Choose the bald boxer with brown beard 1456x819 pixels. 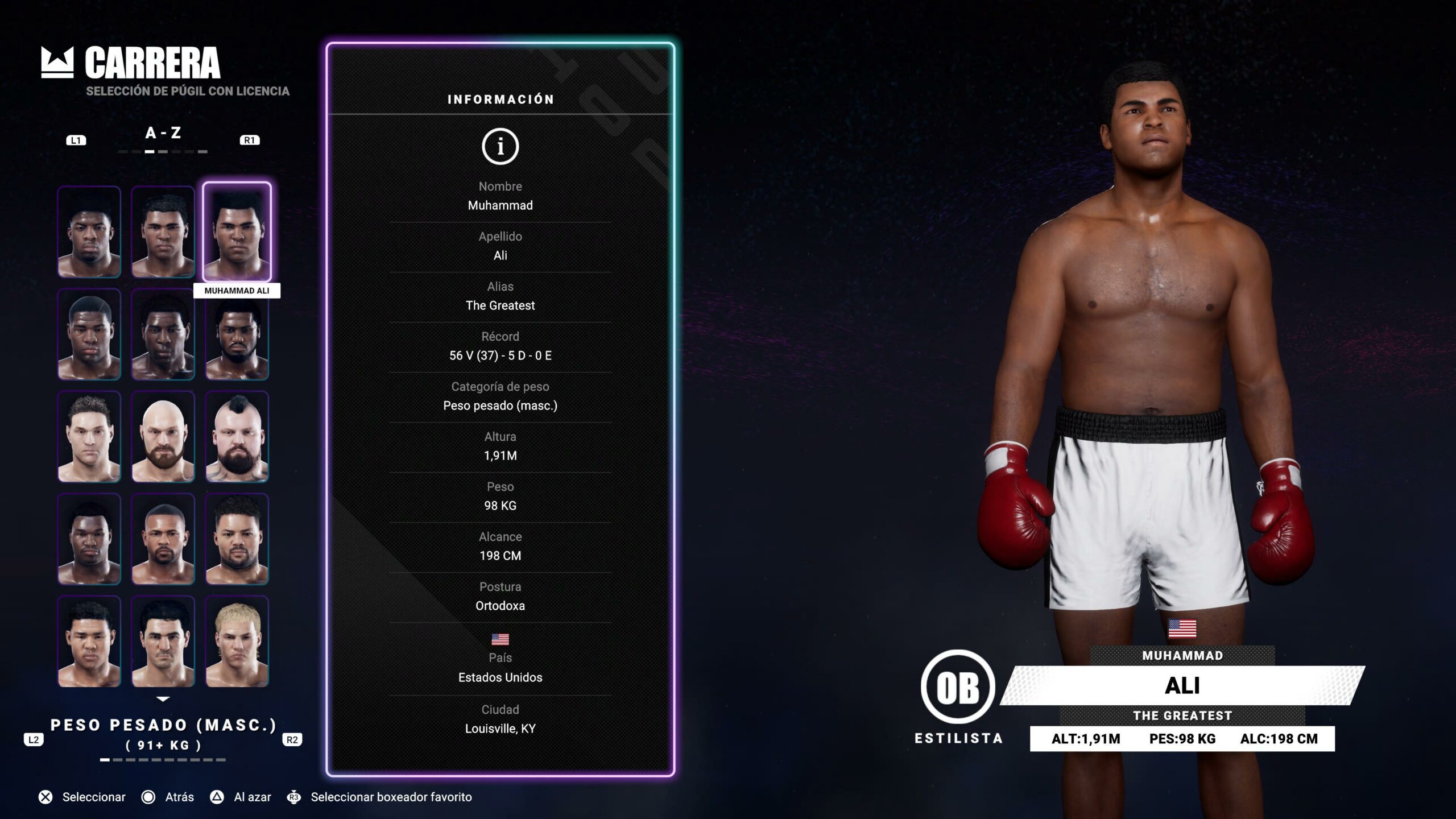(163, 437)
